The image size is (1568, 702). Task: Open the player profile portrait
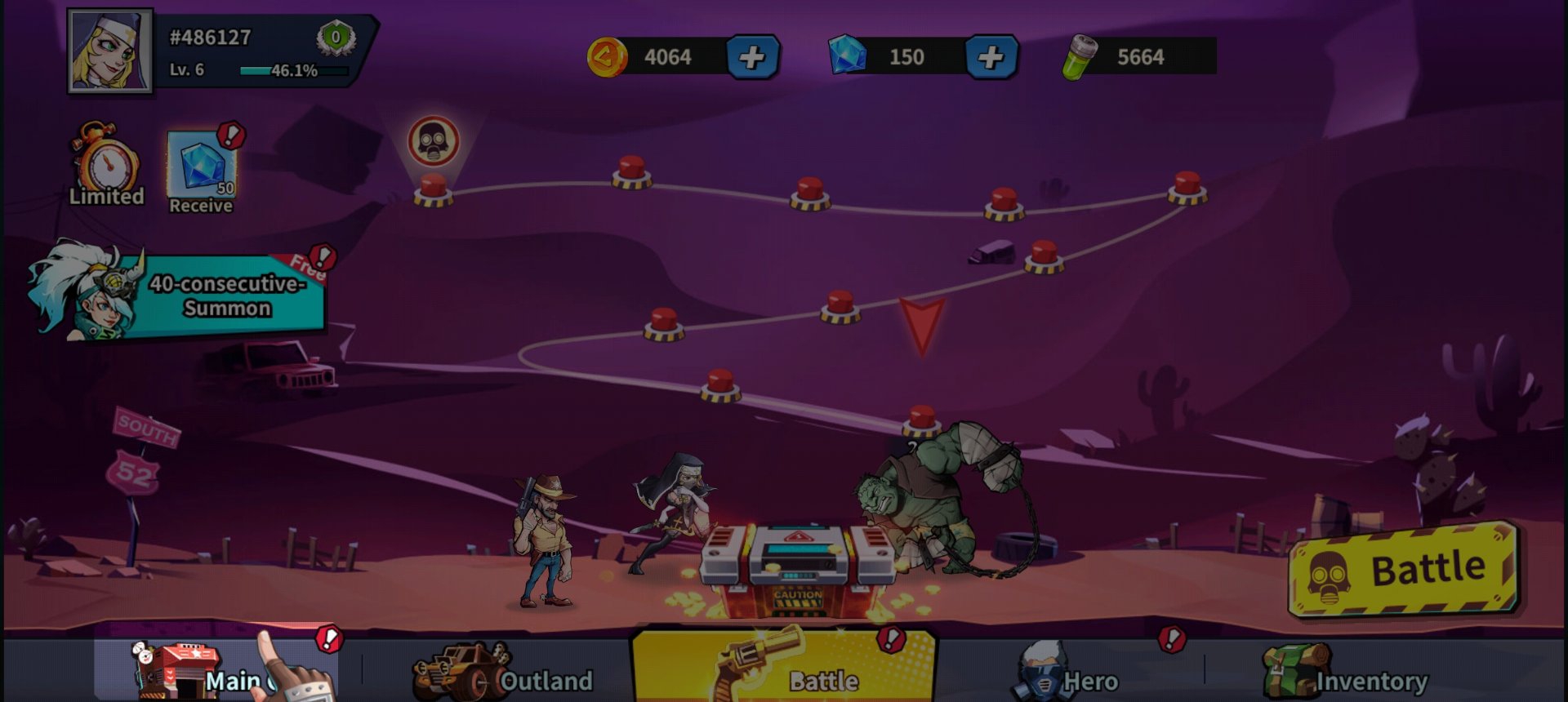(x=109, y=51)
